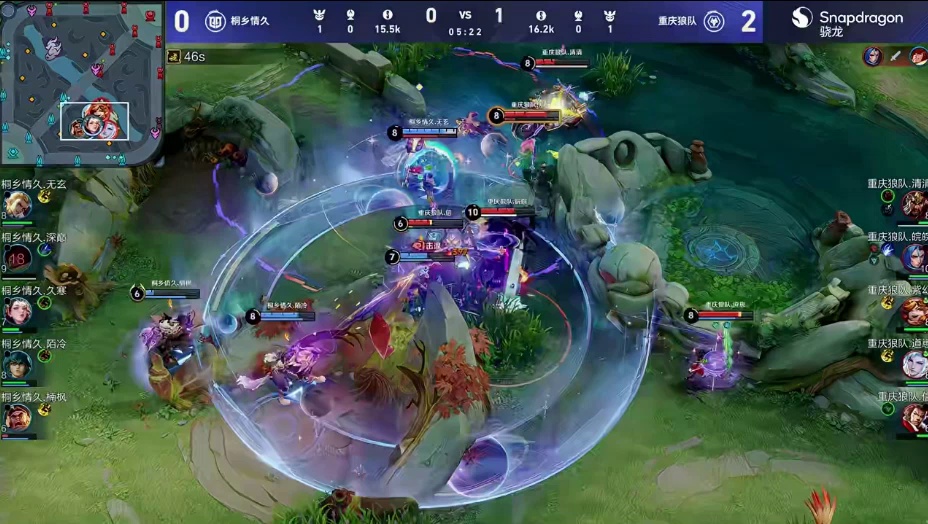Viewport: 928px width, 524px height.
Task: Choose 重庆狼队.皖皖's hero portrait
Action: 913,258
